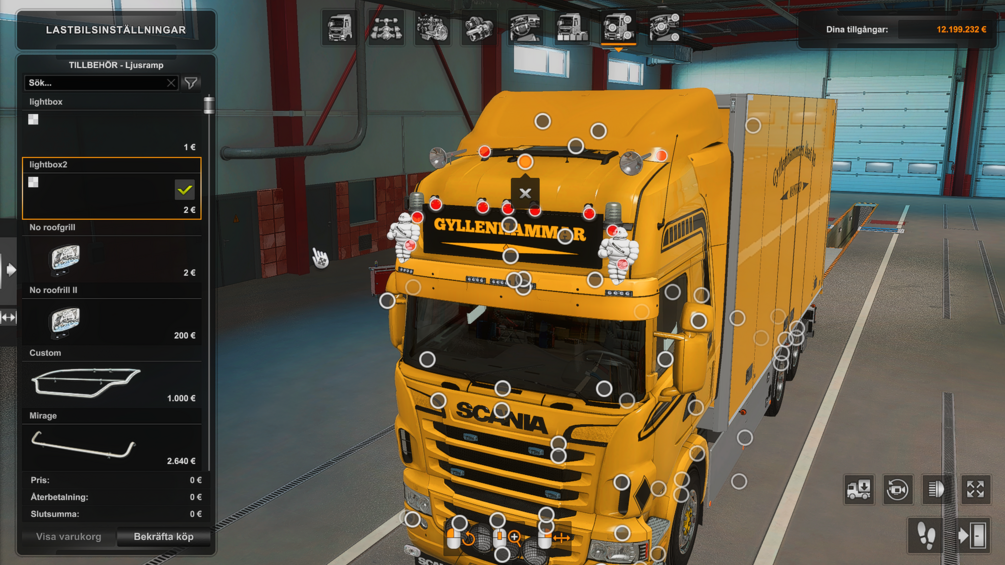
Task: Pick the Mirage light bar for 2.640 €
Action: pos(111,446)
